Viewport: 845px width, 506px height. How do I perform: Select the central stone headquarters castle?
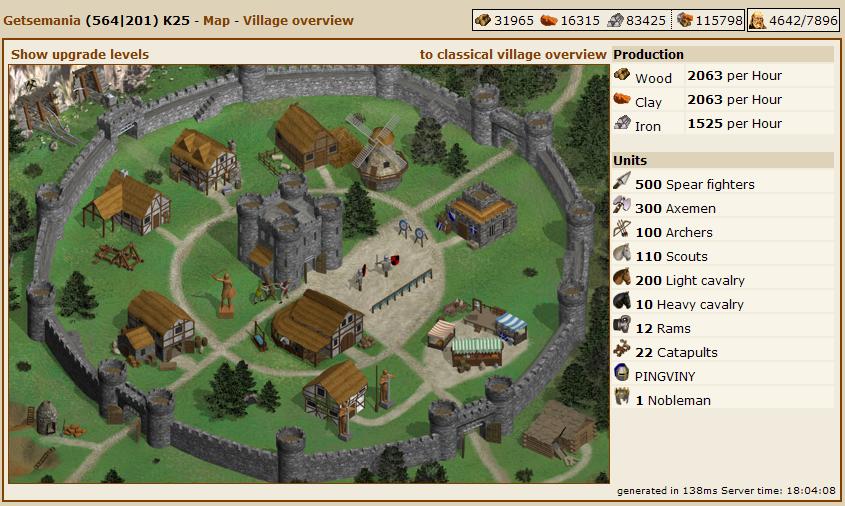point(288,230)
